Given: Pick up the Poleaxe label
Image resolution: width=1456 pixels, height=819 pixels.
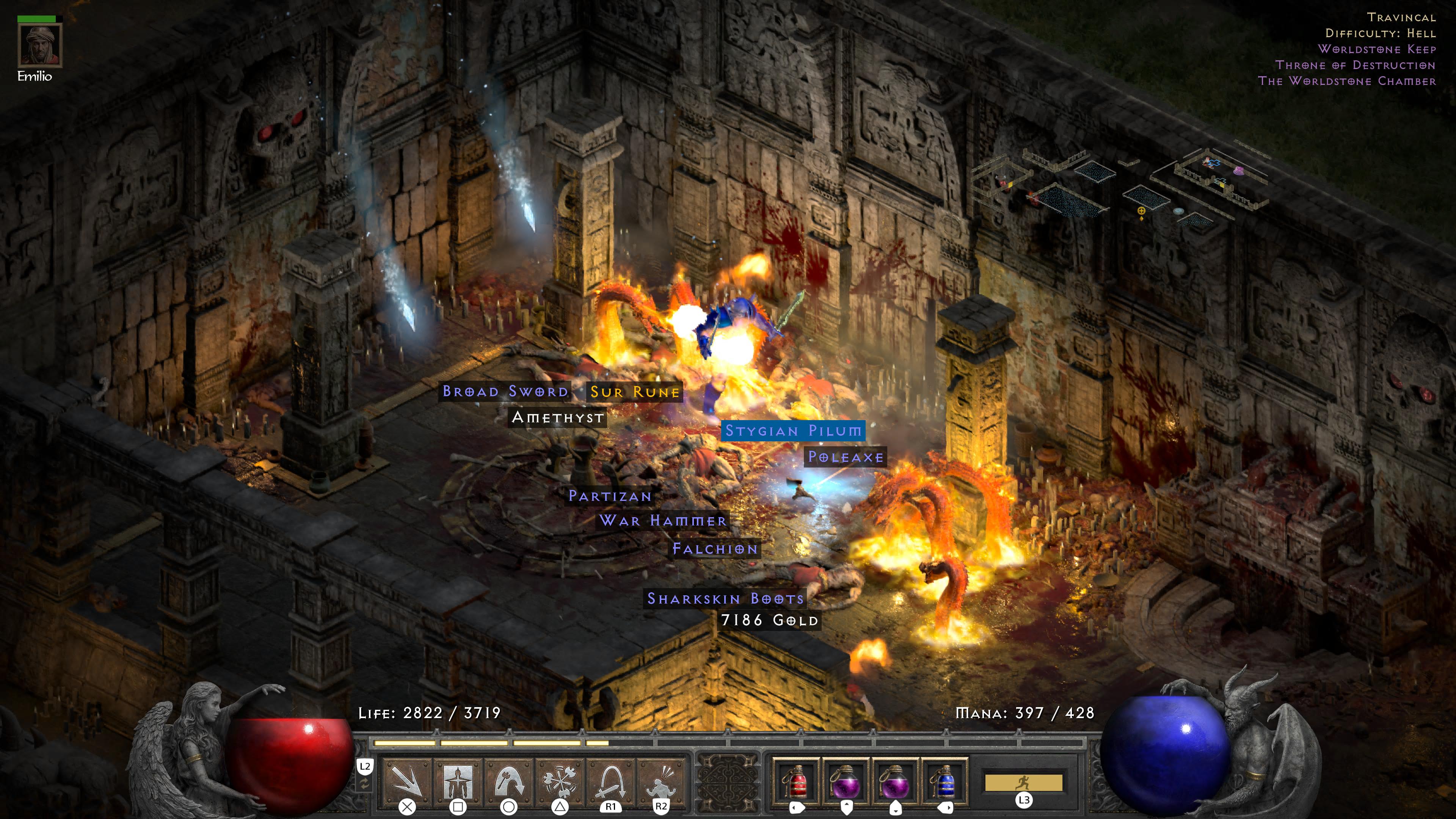Looking at the screenshot, I should click(846, 457).
